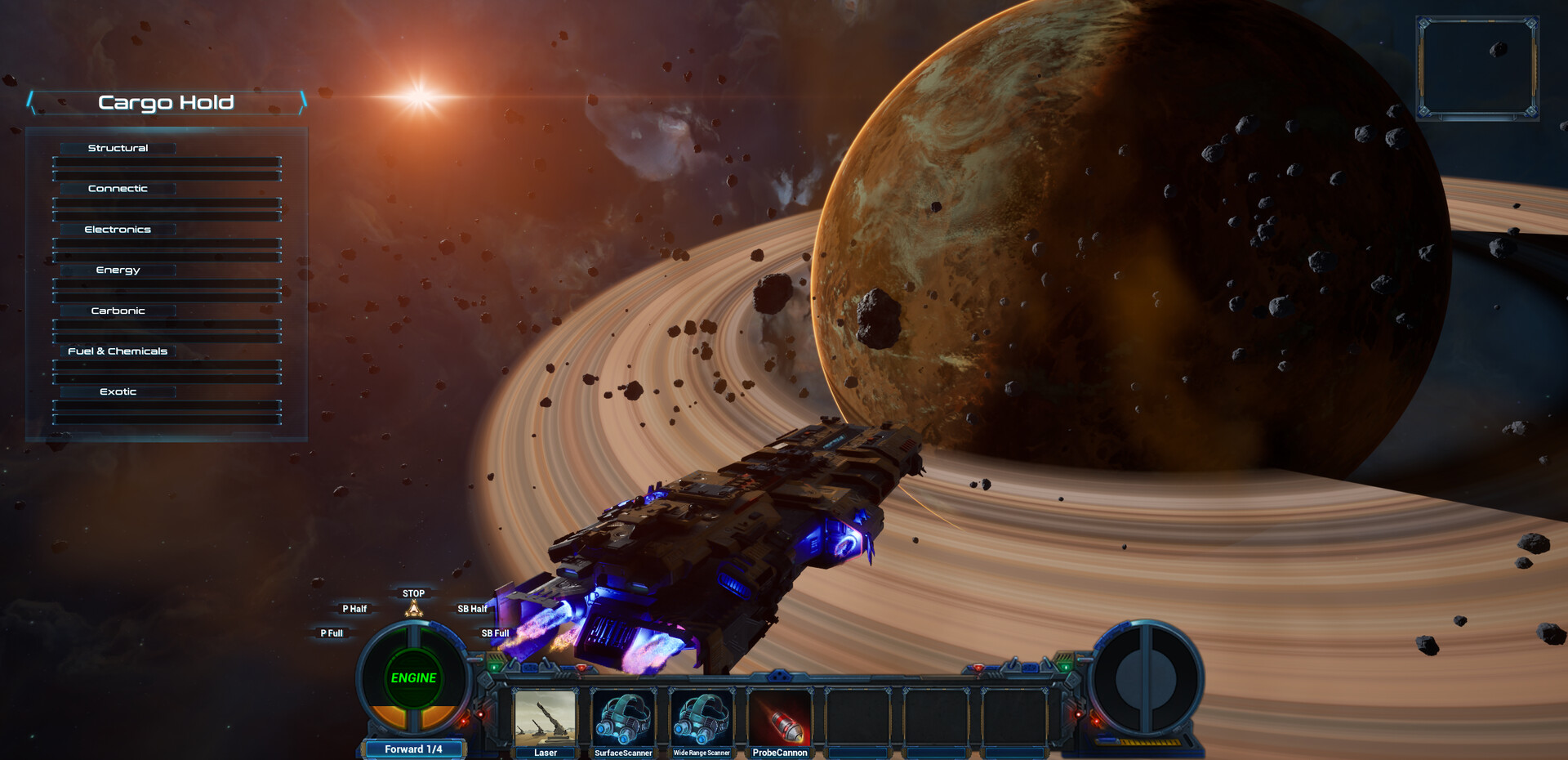Click the Forward 1/4 speed label

click(x=413, y=749)
